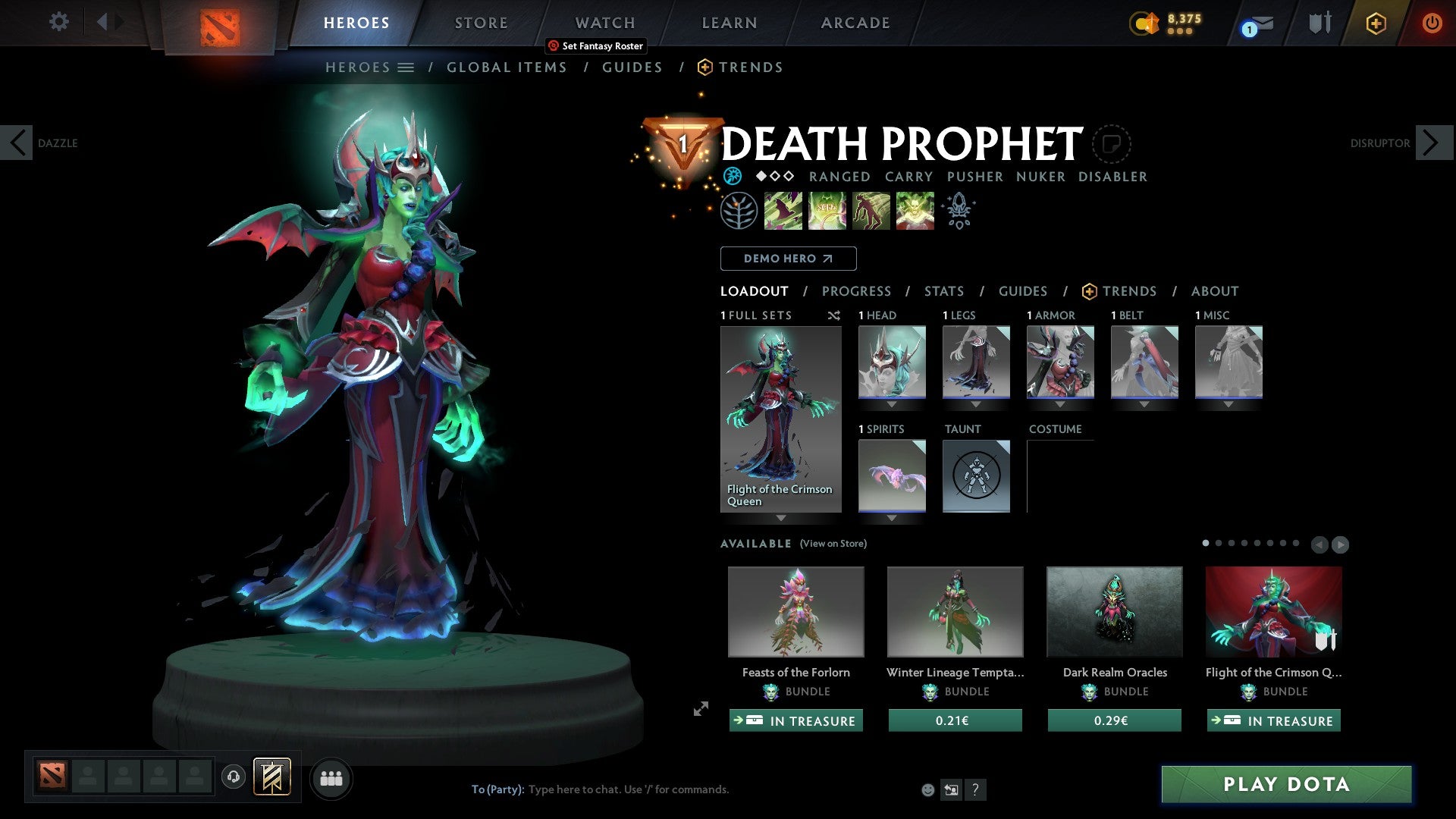Expand the equipped HEAD item slot arrow
Viewport: 1456px width, 819px height.
[x=891, y=404]
